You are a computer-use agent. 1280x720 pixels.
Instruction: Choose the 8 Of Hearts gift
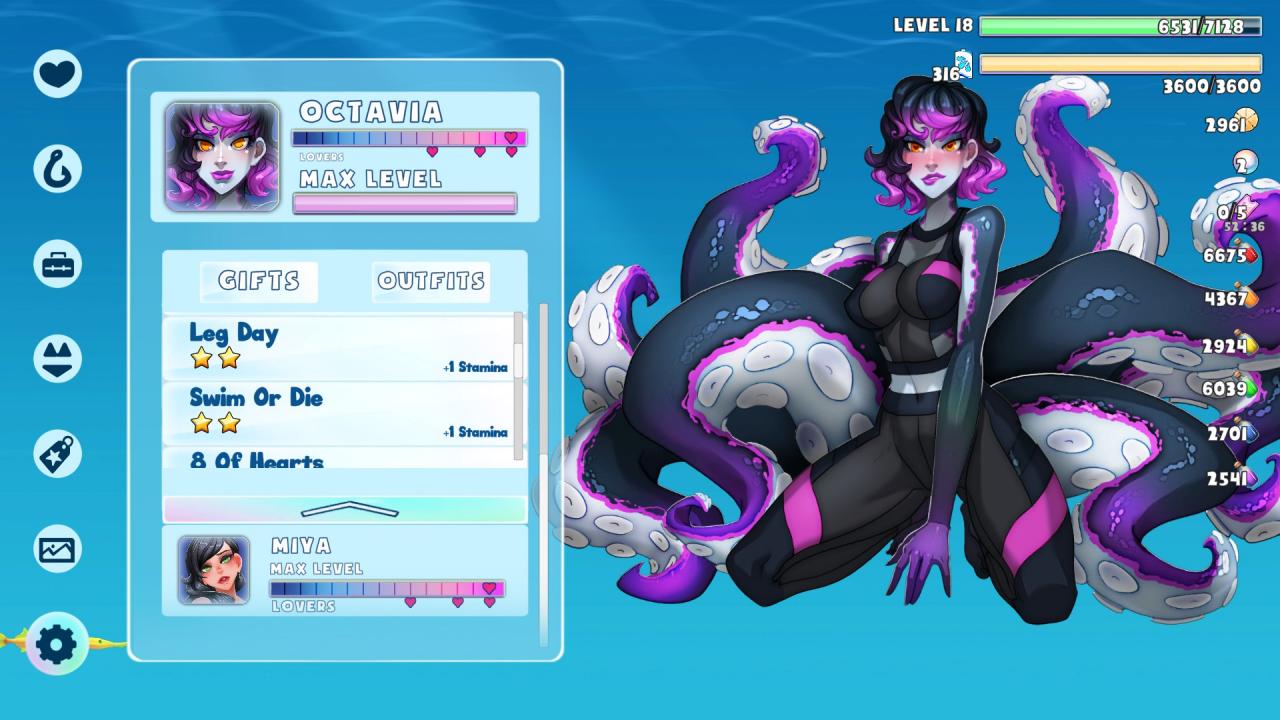[x=340, y=459]
